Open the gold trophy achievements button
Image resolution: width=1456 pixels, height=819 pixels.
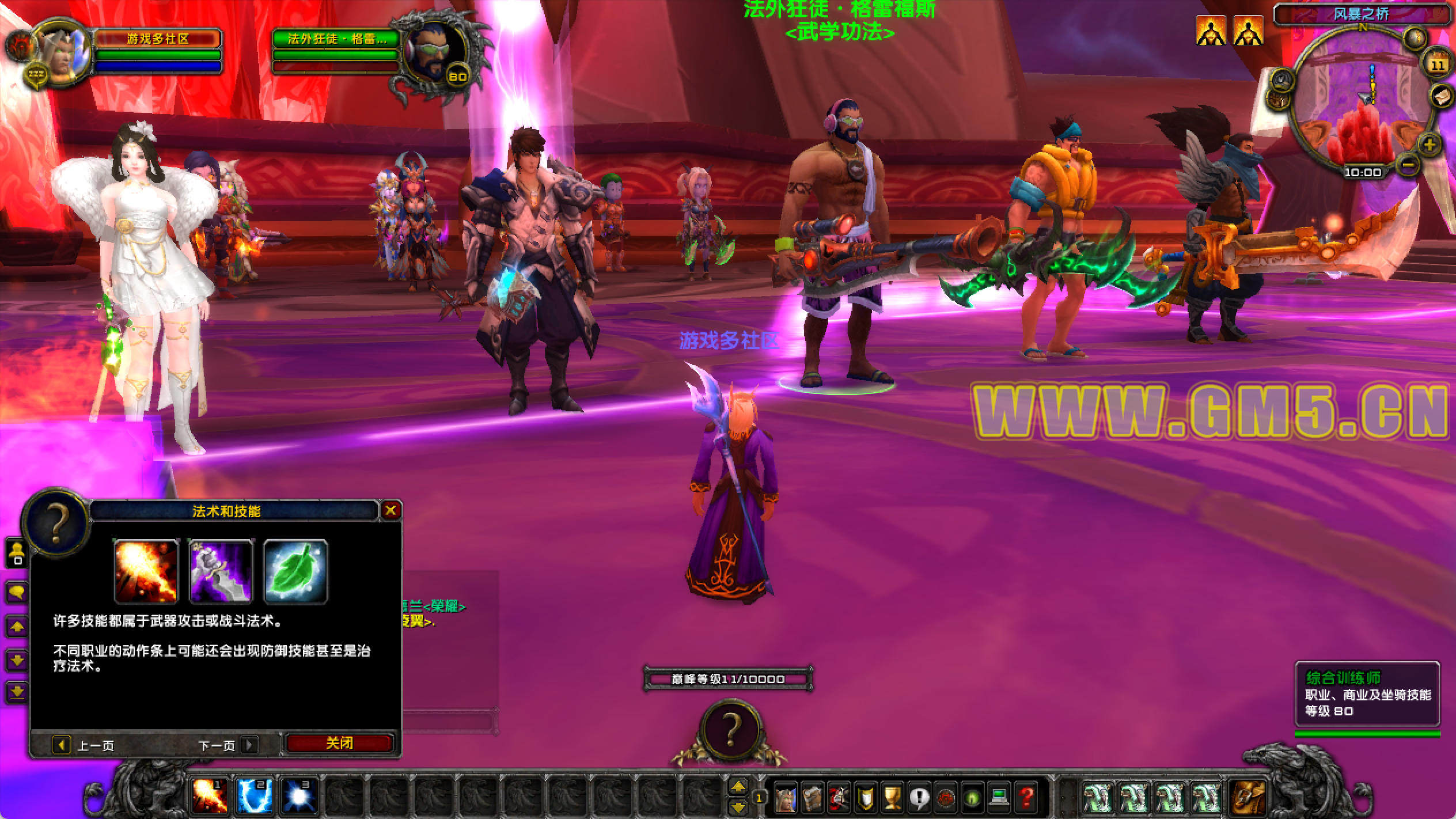pyautogui.click(x=892, y=798)
